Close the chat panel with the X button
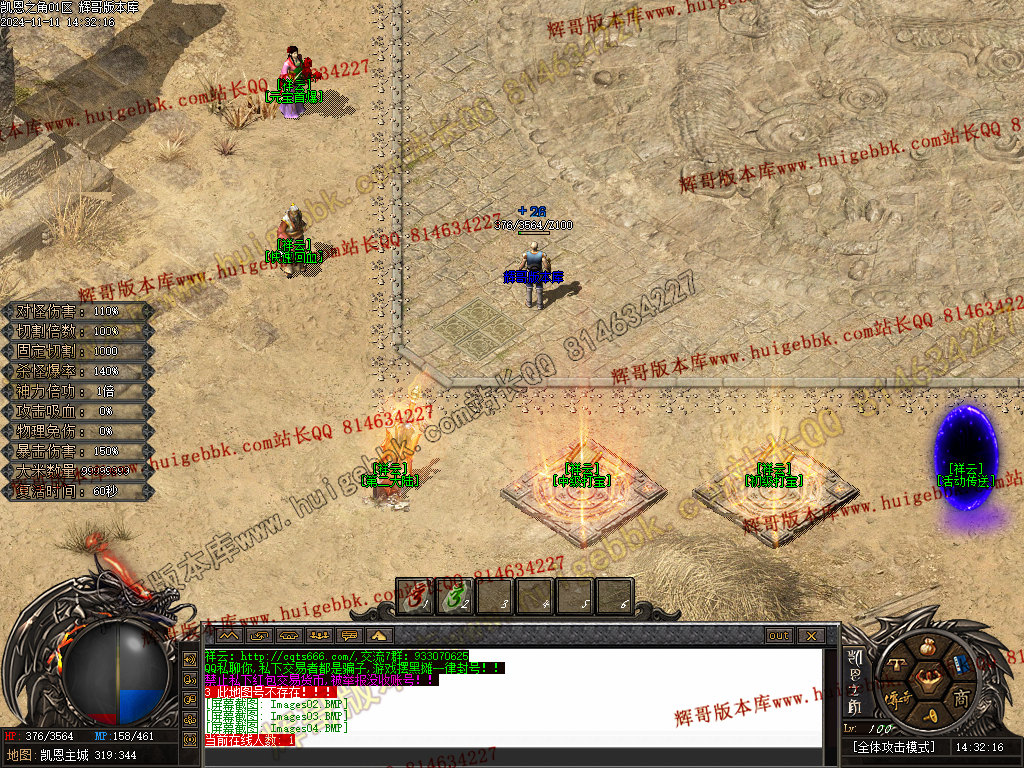Image resolution: width=1024 pixels, height=768 pixels. pyautogui.click(x=810, y=636)
